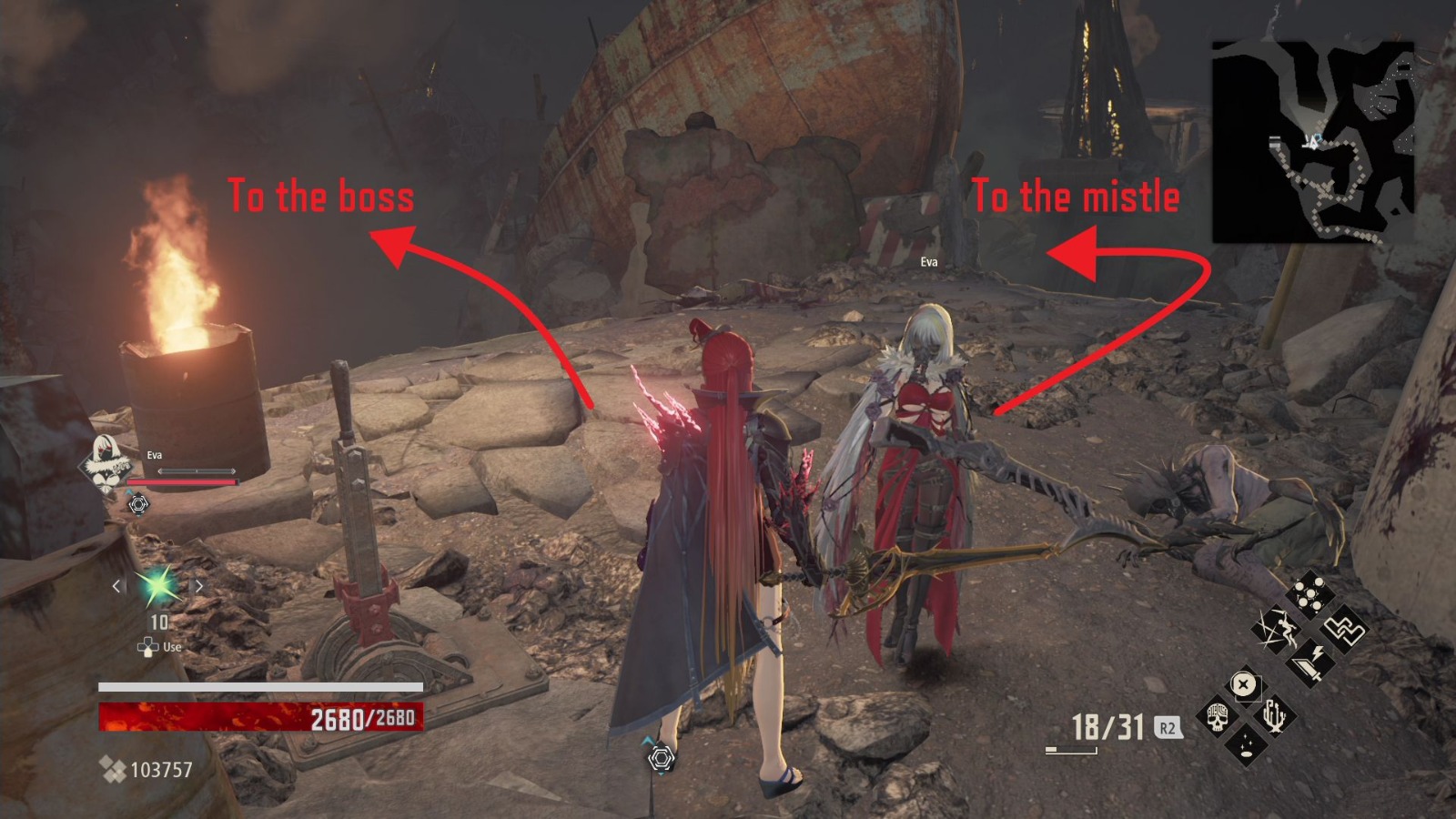The width and height of the screenshot is (1456, 819).
Task: Click the red 2680/2680 health bar
Action: (259, 714)
